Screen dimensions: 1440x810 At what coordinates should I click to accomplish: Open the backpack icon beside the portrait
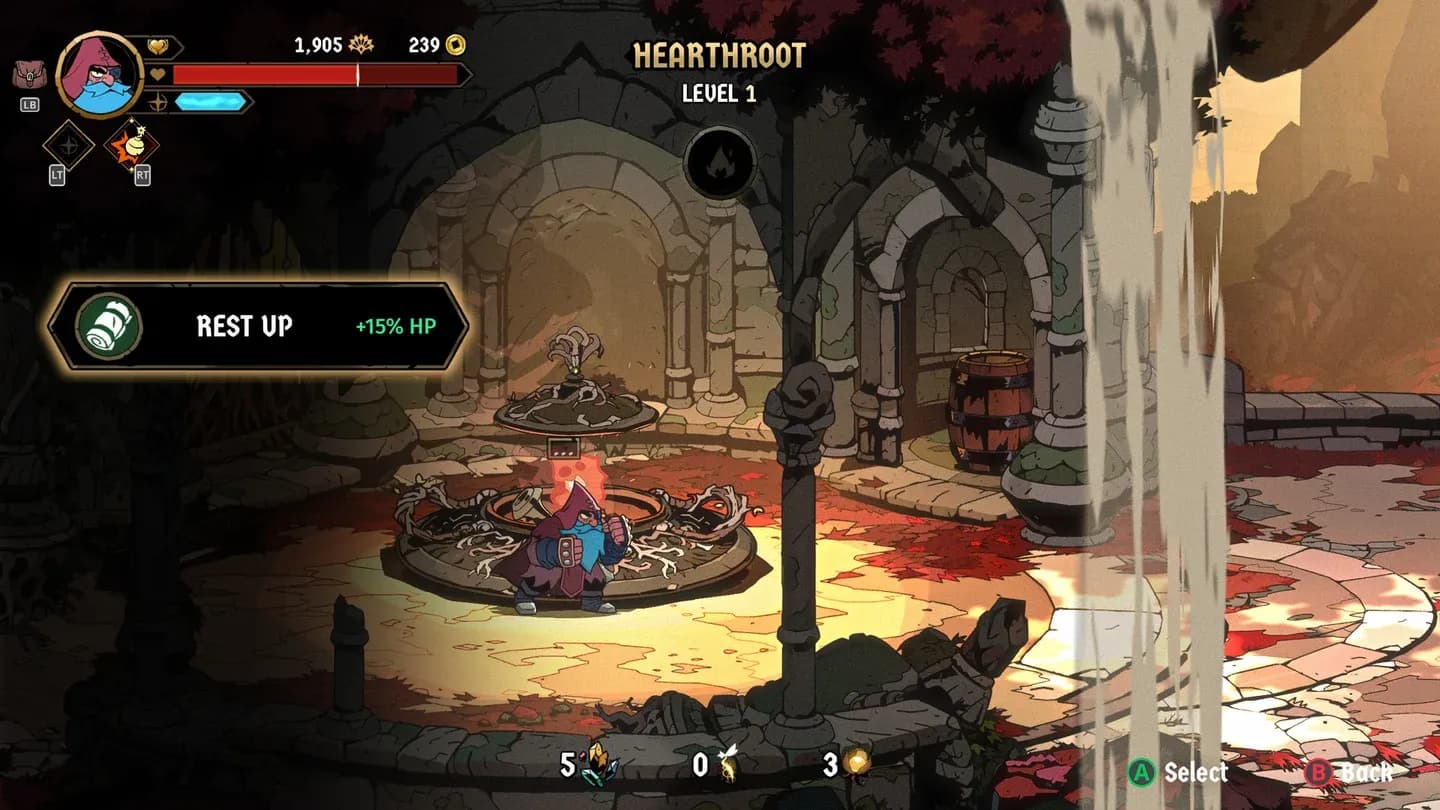27,75
